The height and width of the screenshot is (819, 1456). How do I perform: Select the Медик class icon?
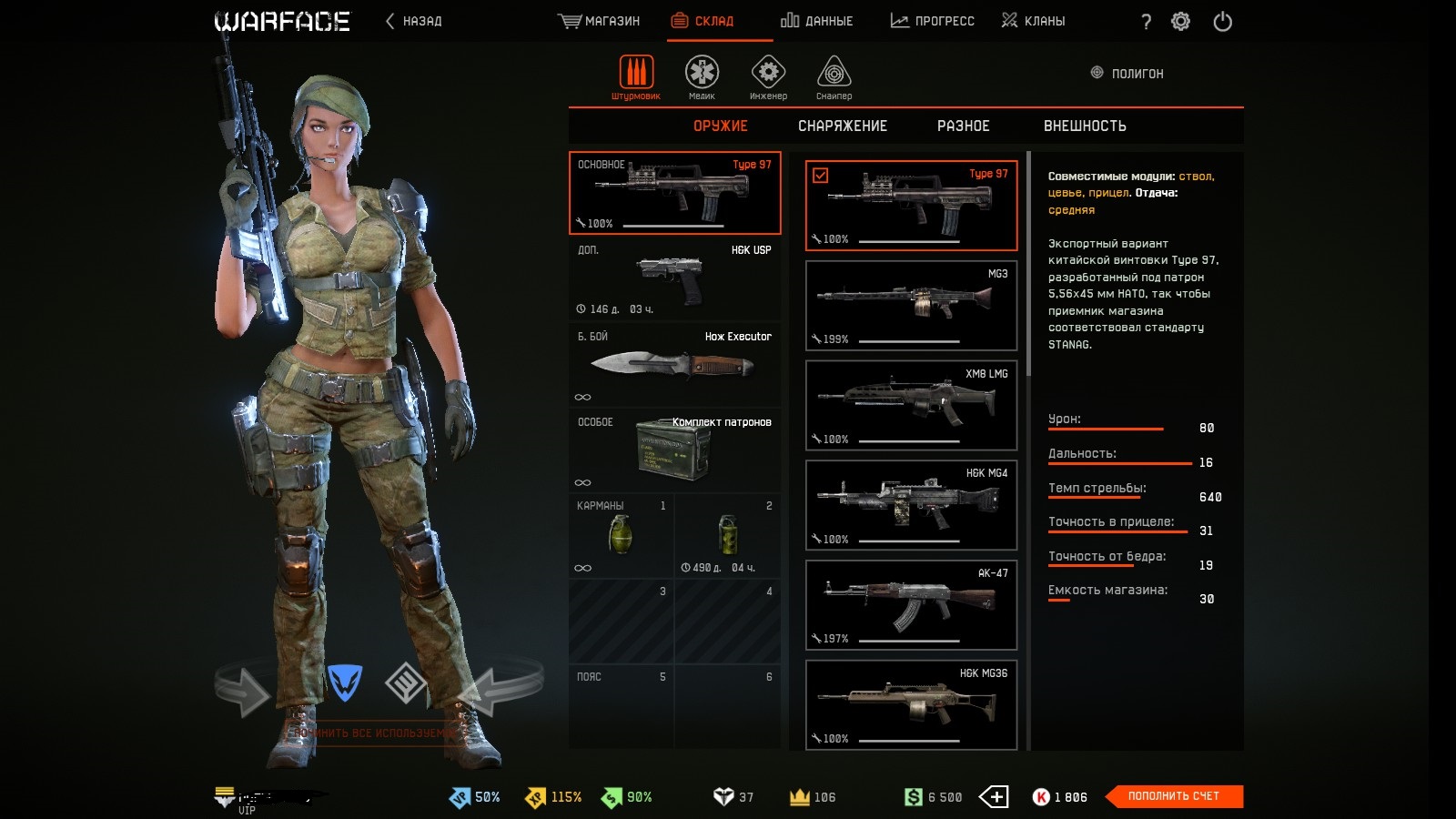pos(702,76)
